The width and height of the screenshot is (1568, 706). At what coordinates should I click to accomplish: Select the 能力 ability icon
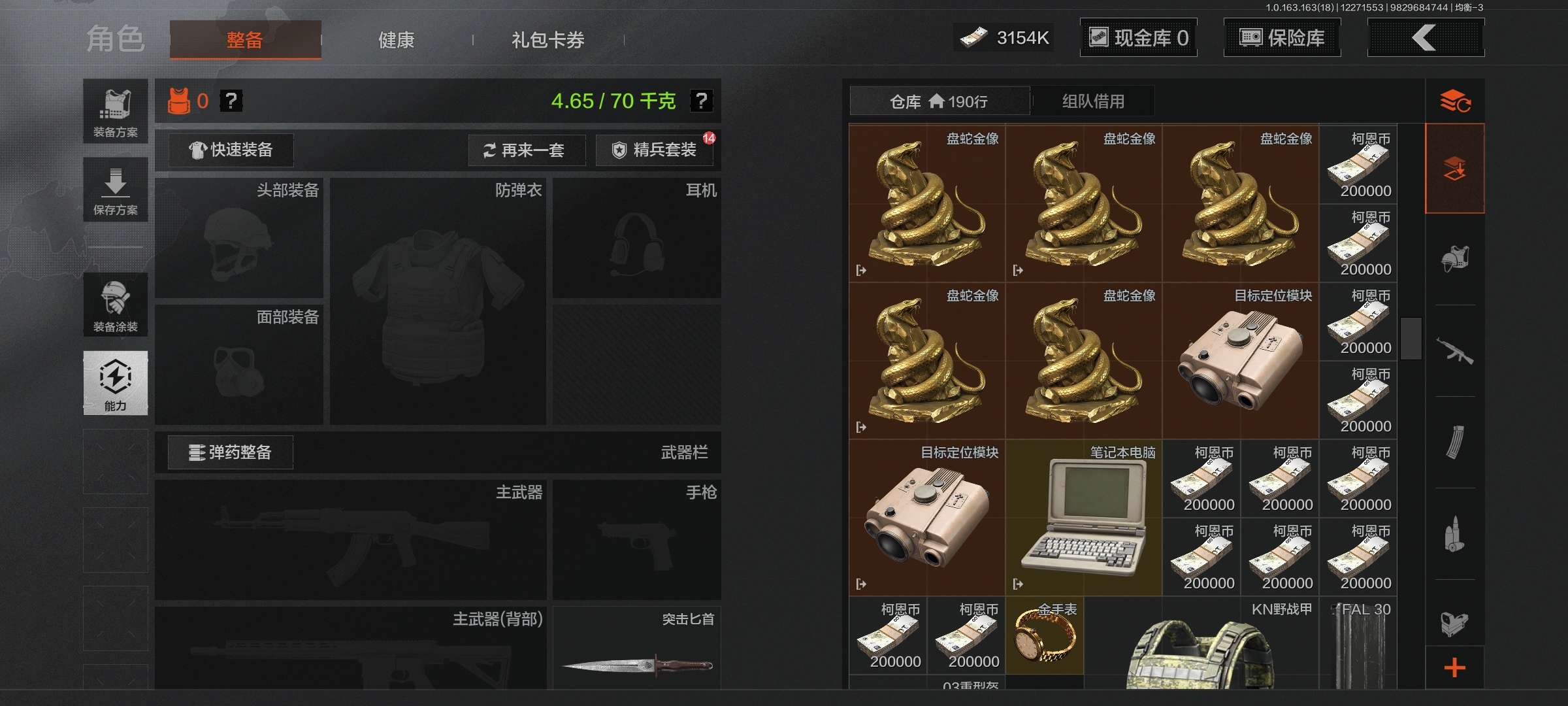115,384
